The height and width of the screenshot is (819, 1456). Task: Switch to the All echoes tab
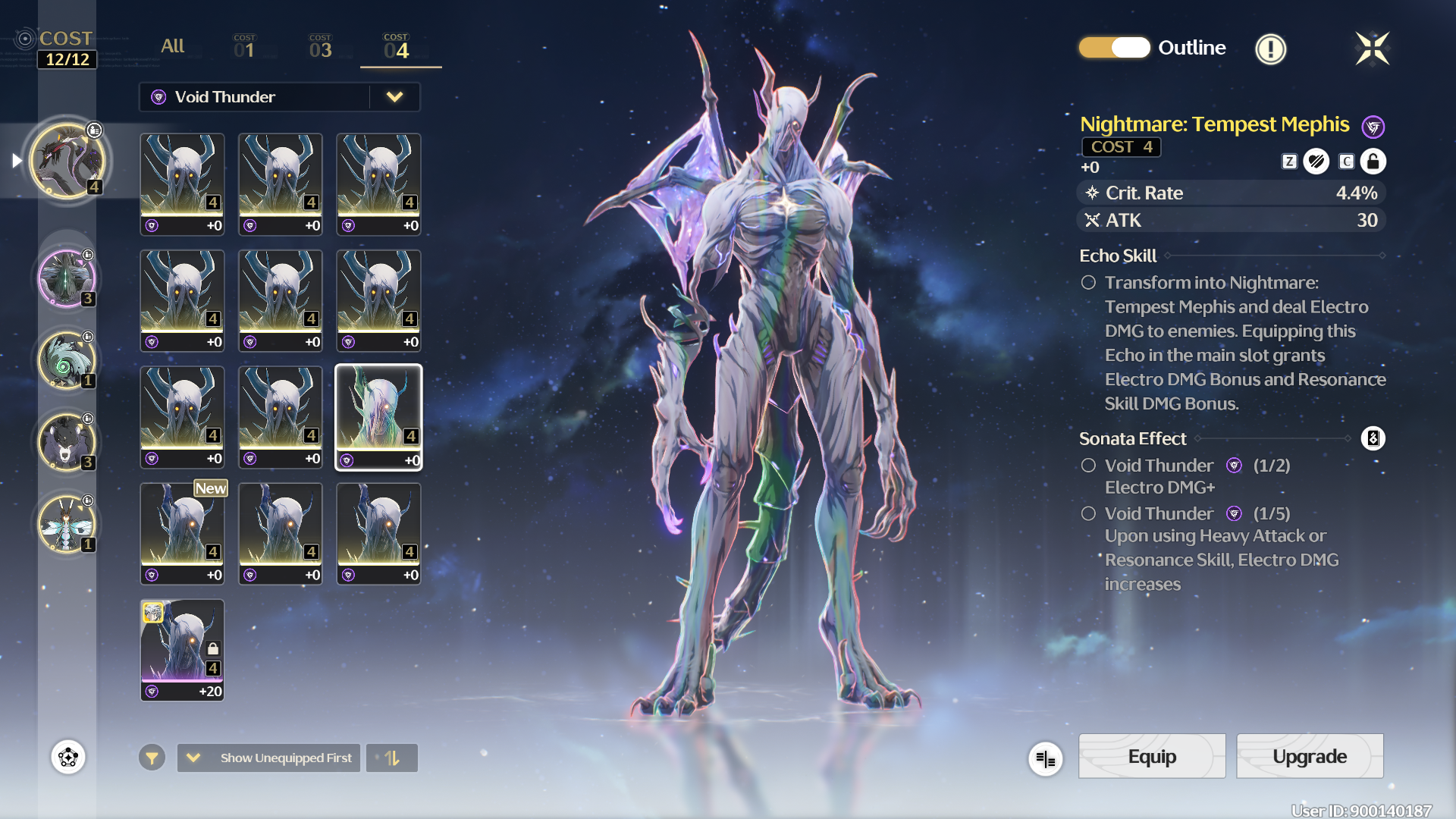pos(172,46)
